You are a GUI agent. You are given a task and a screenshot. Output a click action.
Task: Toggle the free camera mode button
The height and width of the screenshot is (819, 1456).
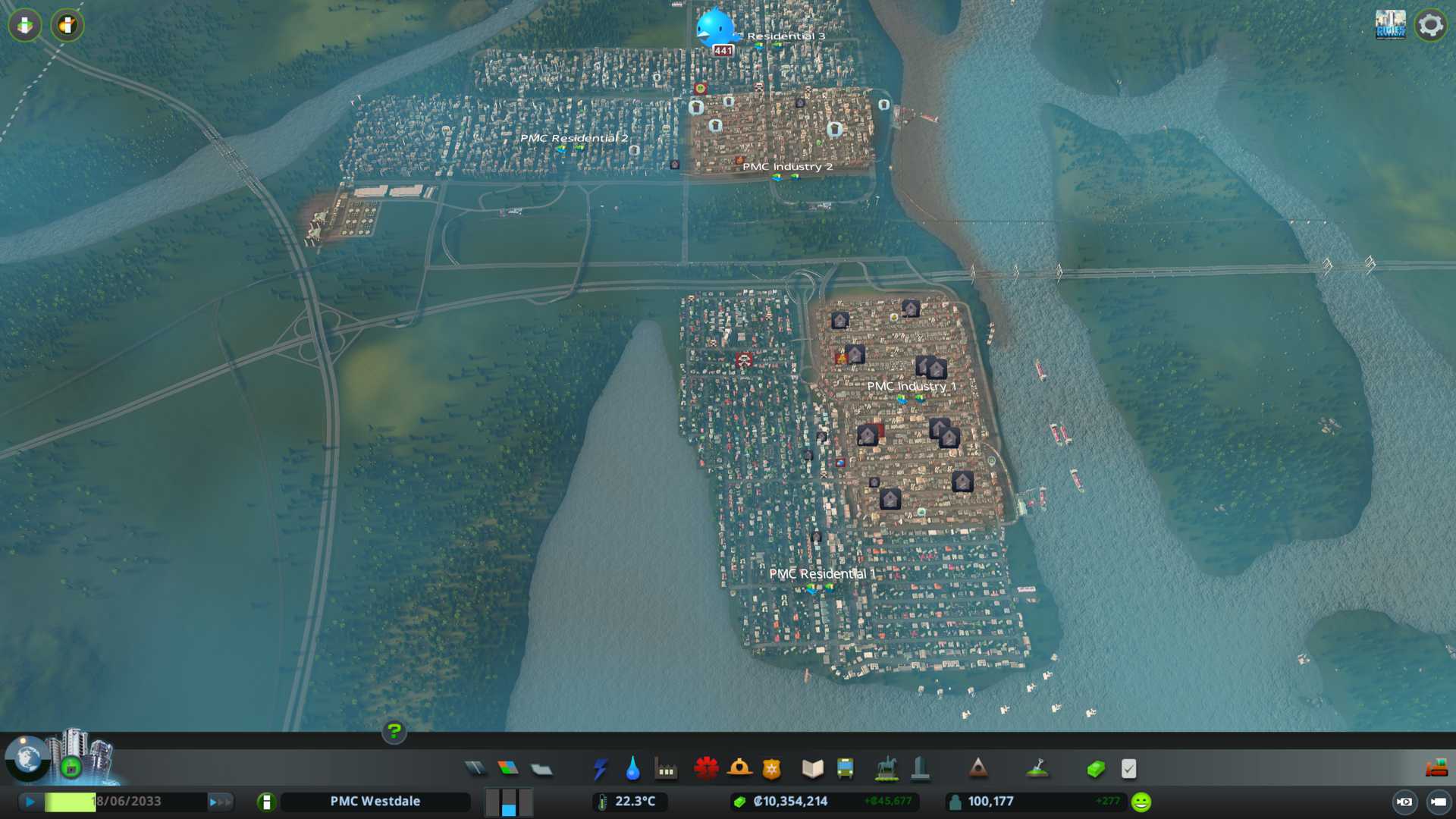(x=1439, y=802)
